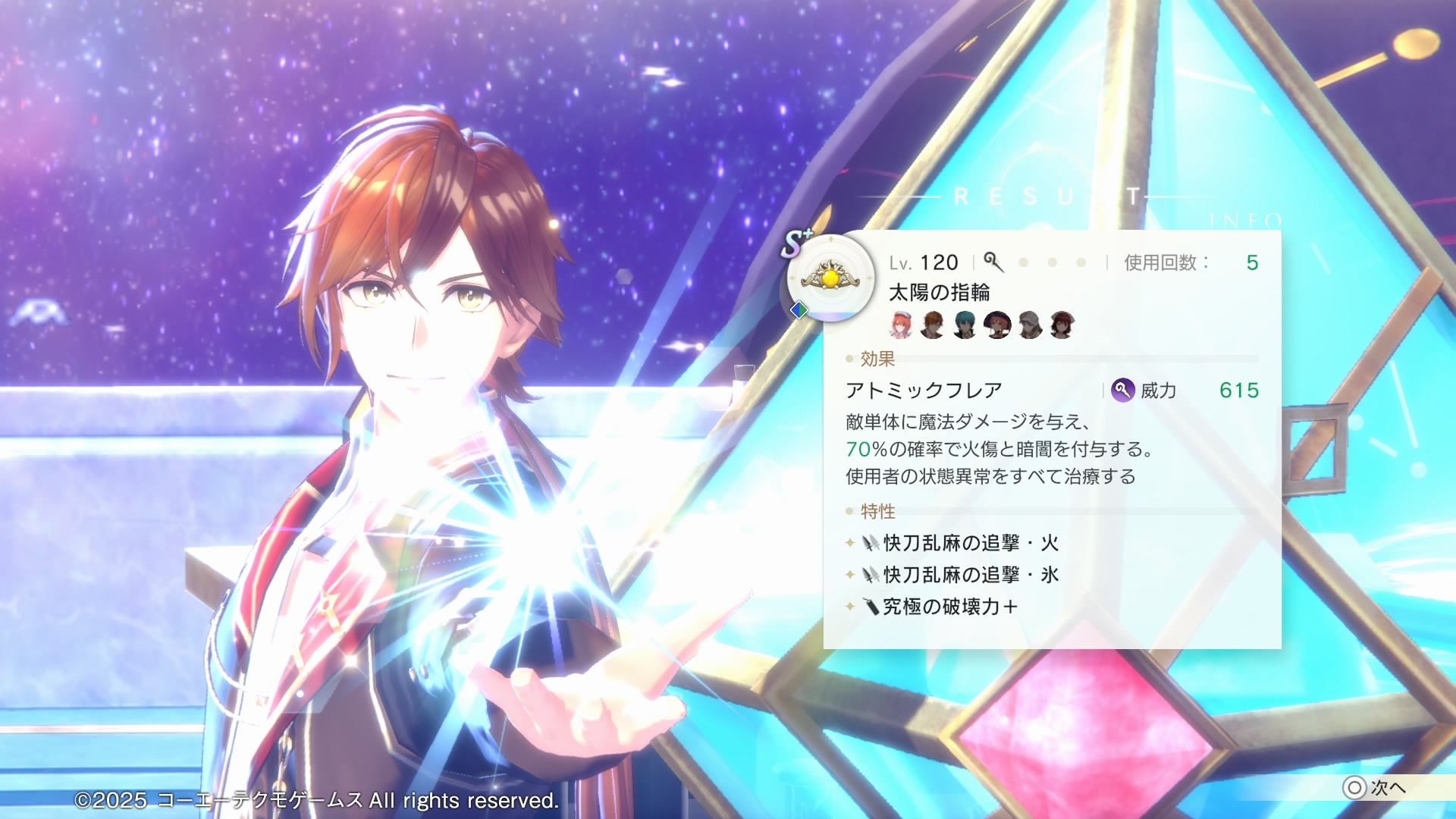Screen dimensions: 1456x819
Task: Select the 太陽の指輪 ring item icon
Action: 830,278
